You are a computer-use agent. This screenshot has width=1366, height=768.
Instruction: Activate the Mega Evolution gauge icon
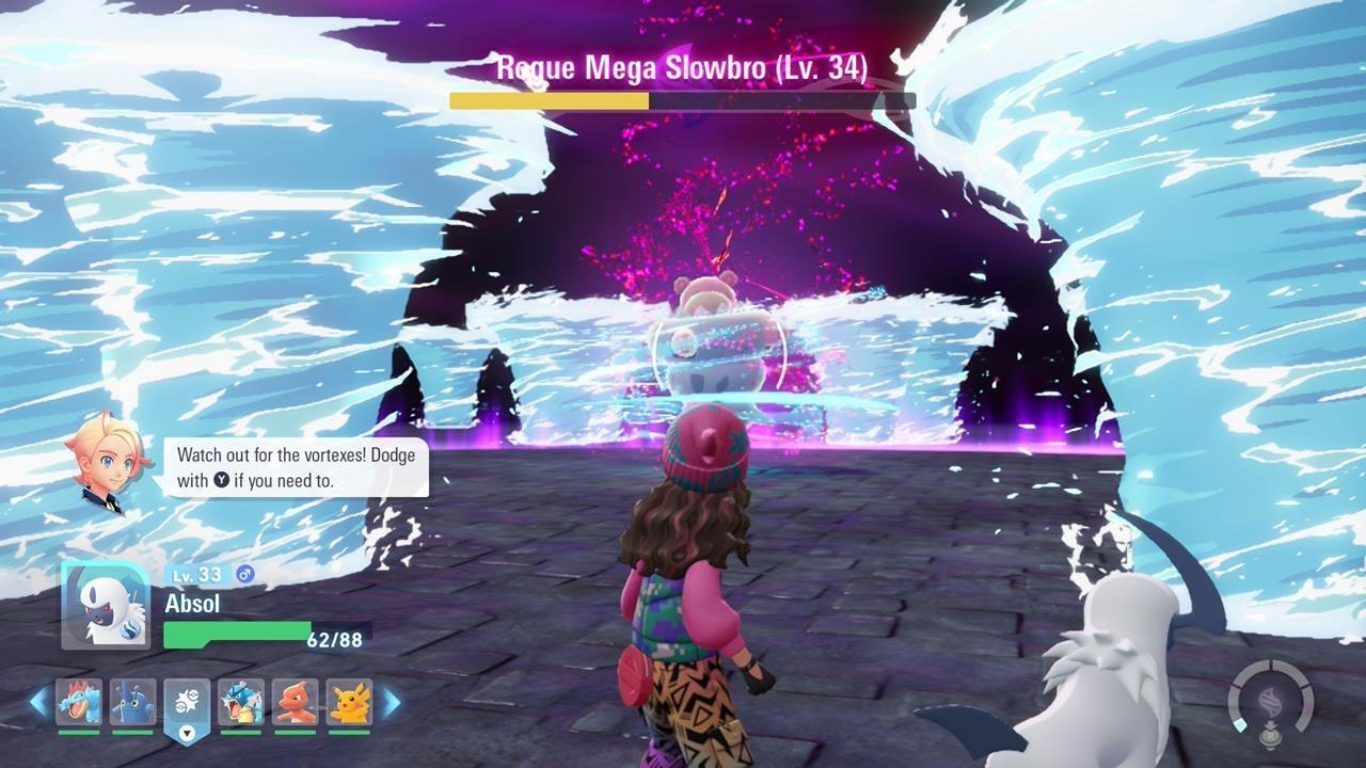[1271, 699]
